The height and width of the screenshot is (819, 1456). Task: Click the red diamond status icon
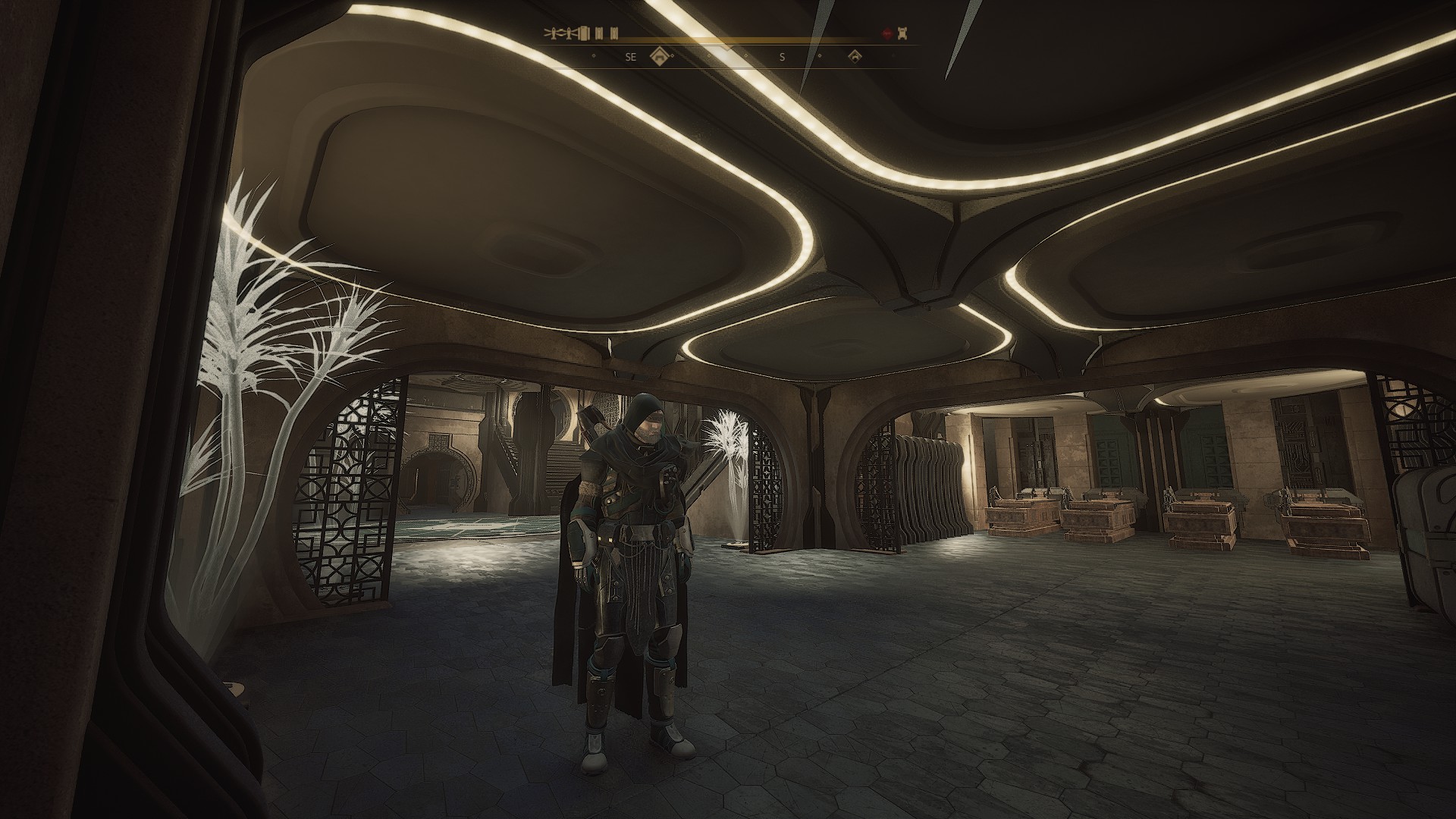point(887,33)
